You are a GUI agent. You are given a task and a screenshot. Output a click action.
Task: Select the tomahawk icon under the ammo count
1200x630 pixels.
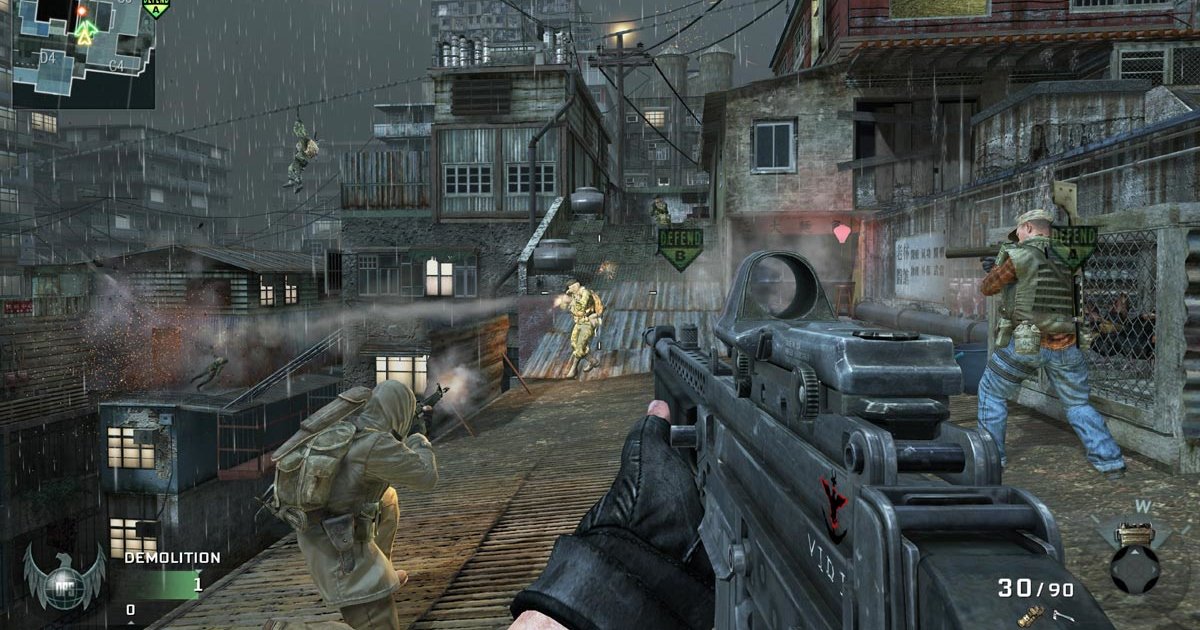1062,617
